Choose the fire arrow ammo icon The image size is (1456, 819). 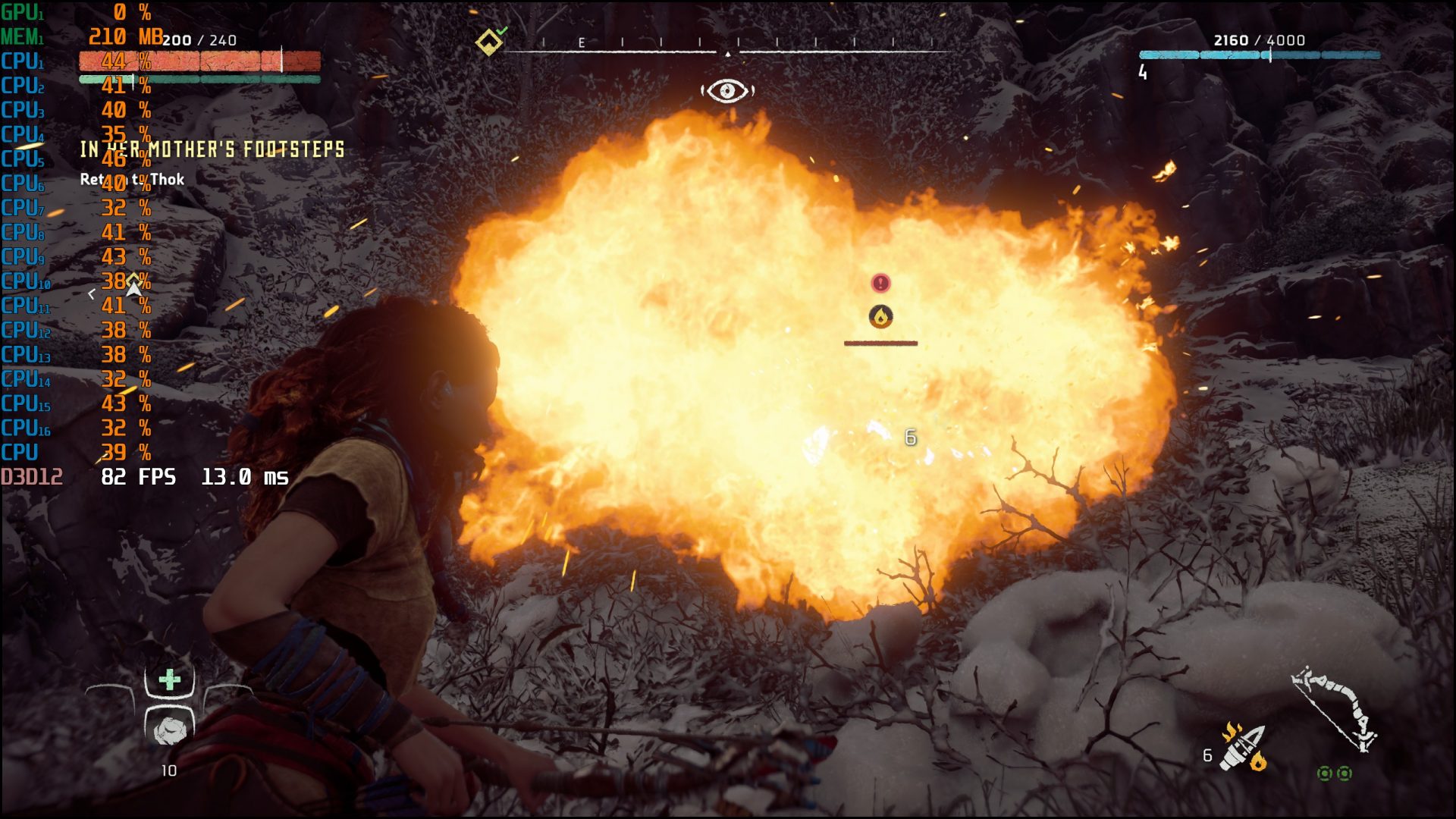(x=1242, y=748)
